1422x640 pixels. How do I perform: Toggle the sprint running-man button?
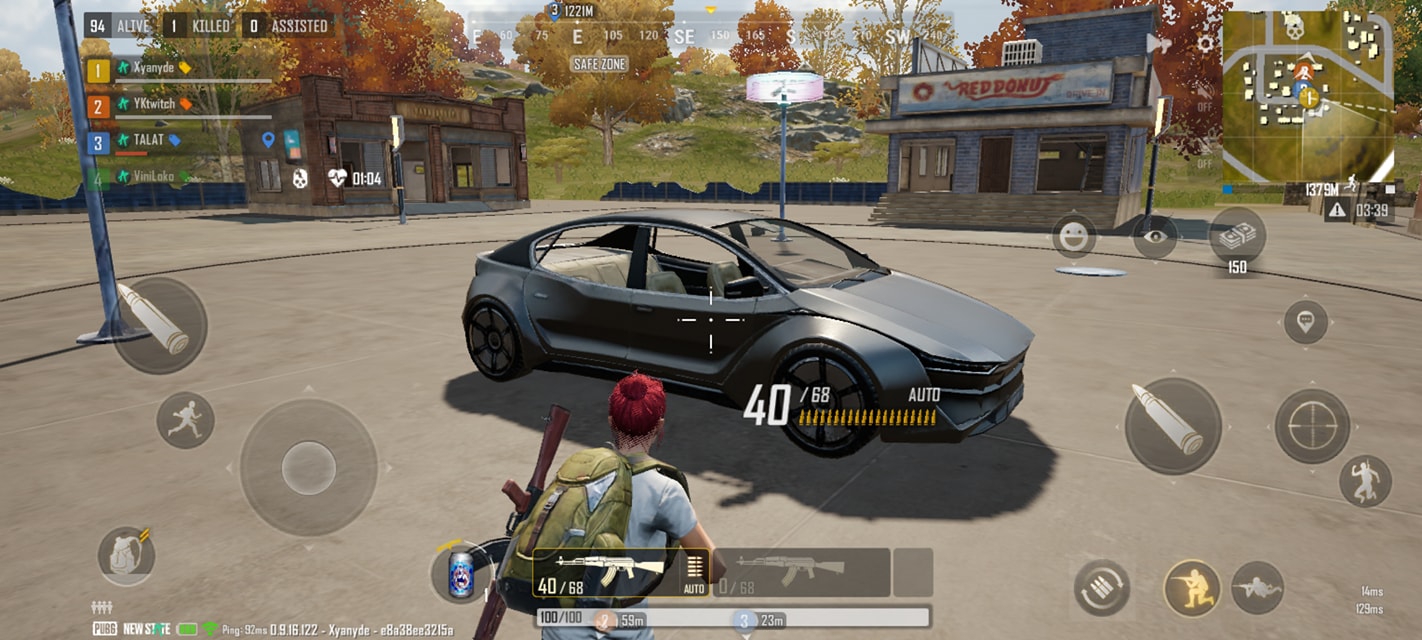pyautogui.click(x=185, y=420)
